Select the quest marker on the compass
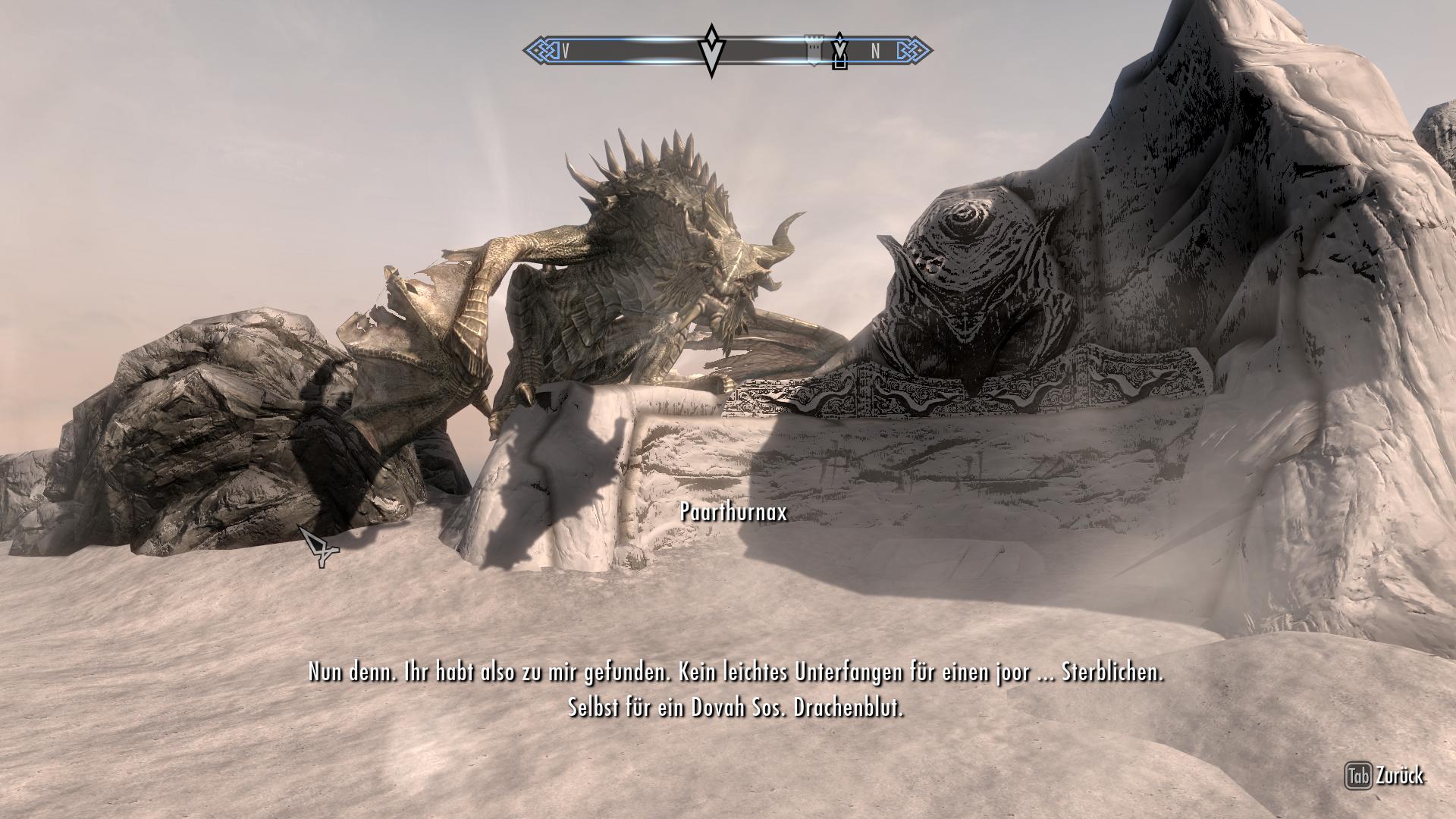Viewport: 1456px width, 819px height. point(711,51)
